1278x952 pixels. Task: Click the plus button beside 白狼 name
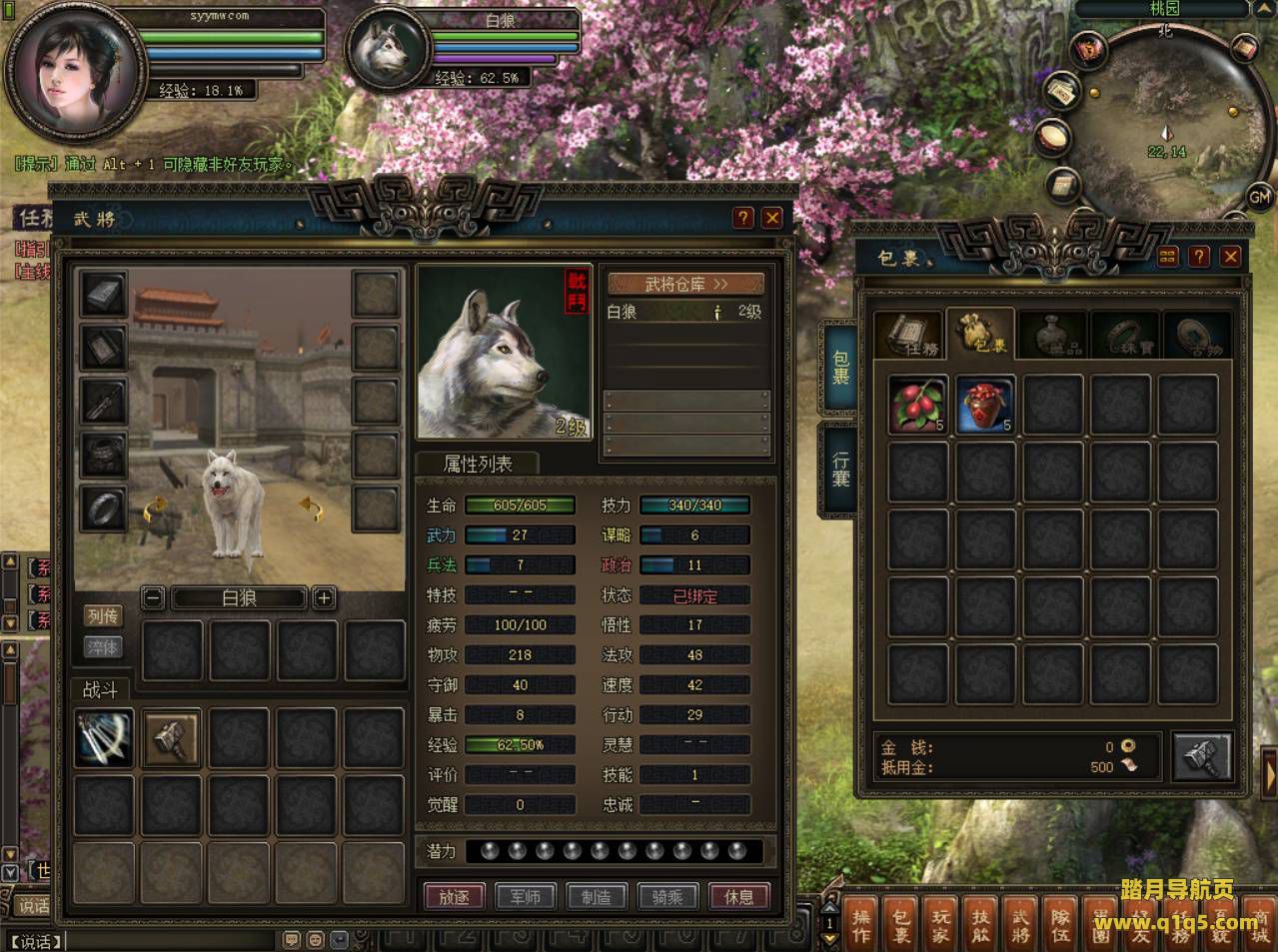pos(324,598)
